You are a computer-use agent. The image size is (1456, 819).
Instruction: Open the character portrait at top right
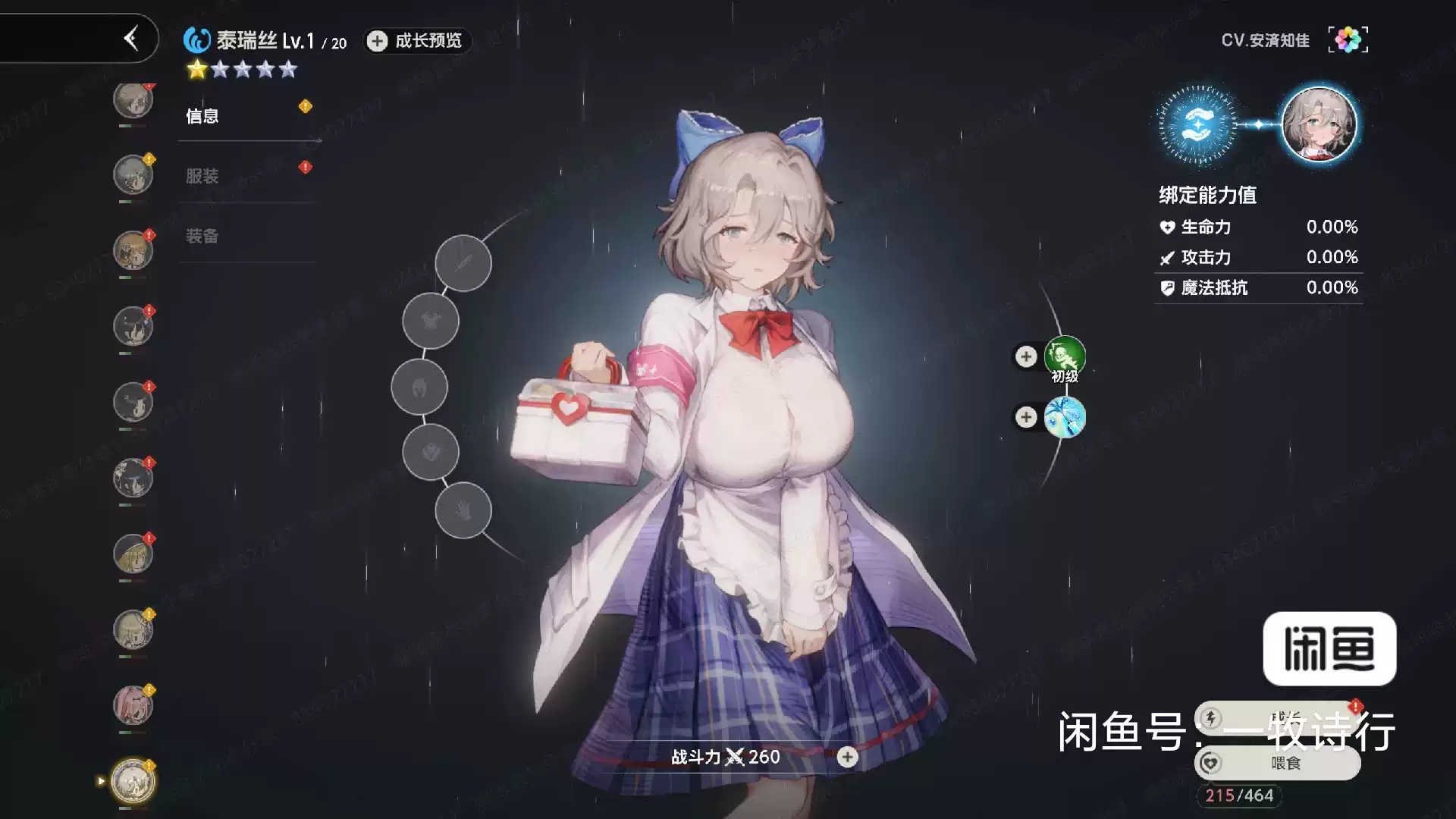pos(1319,125)
